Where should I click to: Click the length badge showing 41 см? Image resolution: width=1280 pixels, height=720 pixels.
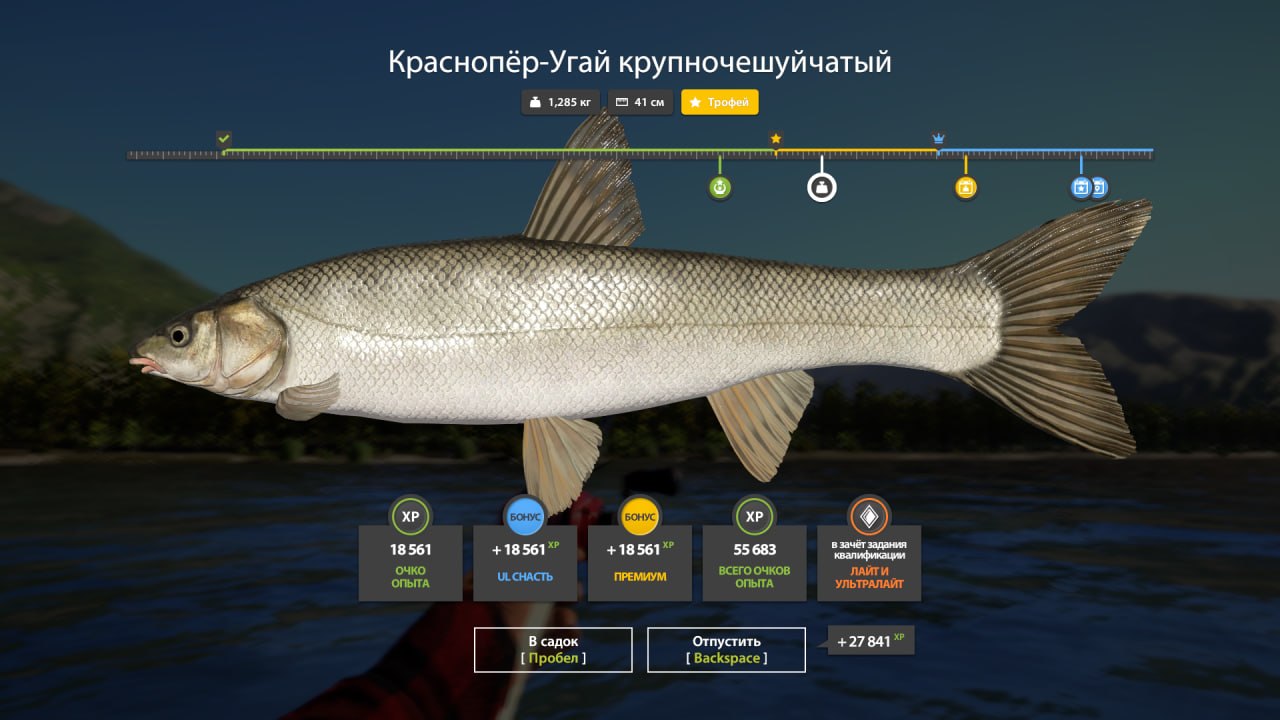[x=640, y=102]
